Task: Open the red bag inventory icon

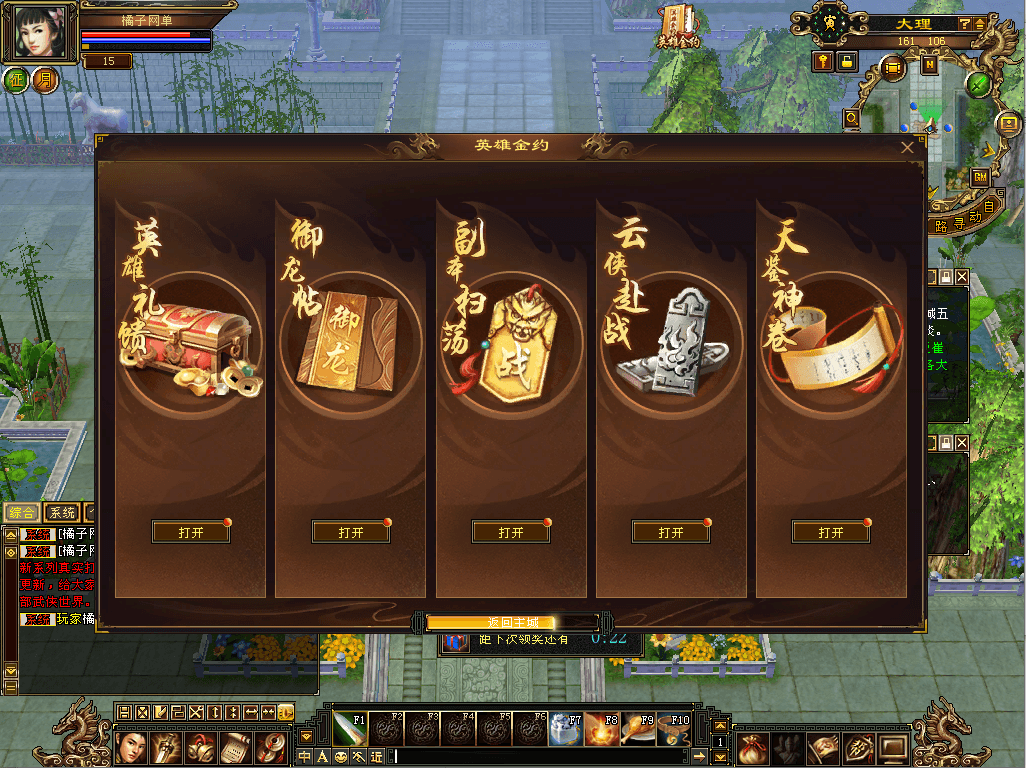Action: [x=752, y=746]
